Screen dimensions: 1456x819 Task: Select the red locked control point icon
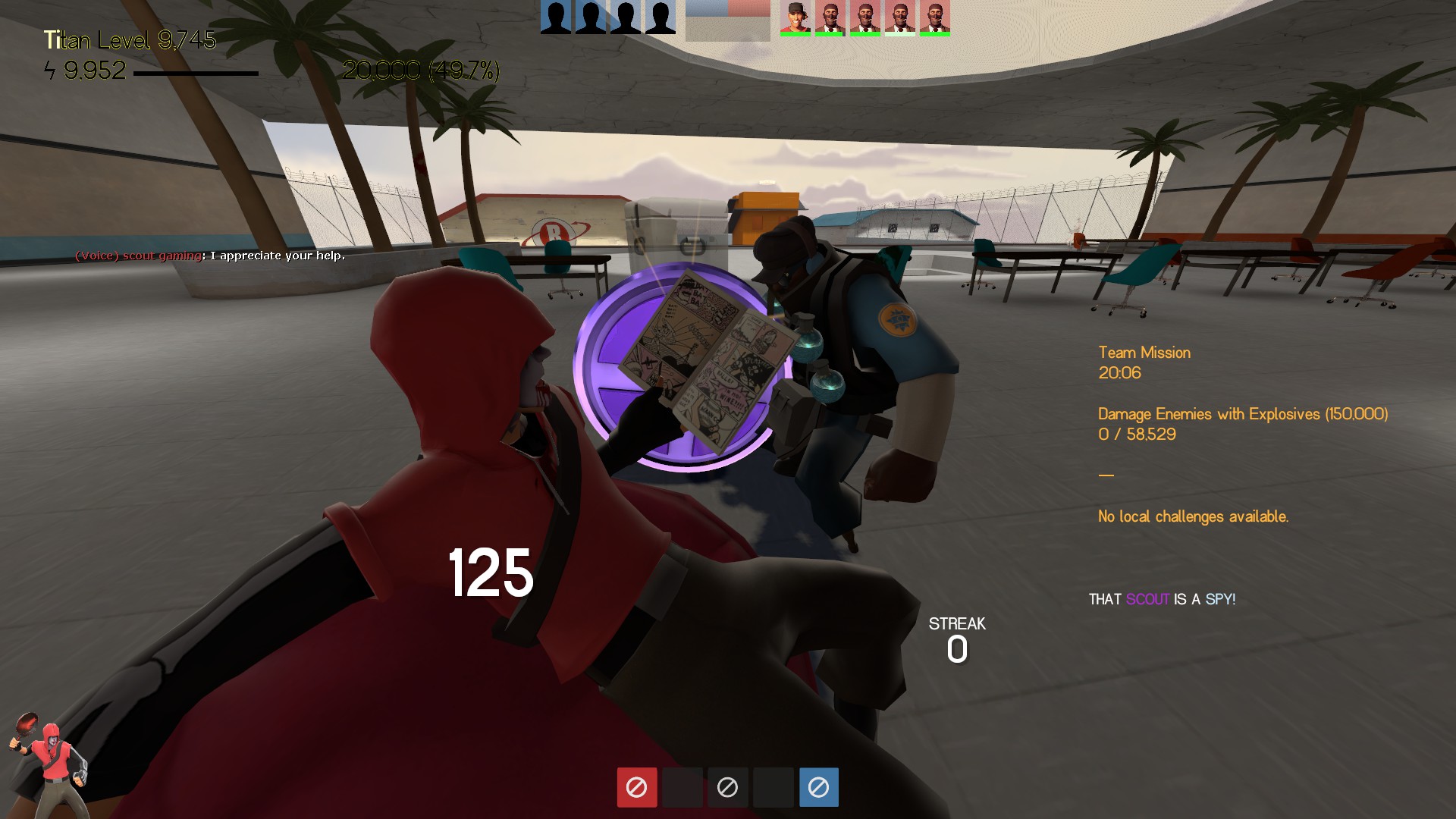[636, 787]
